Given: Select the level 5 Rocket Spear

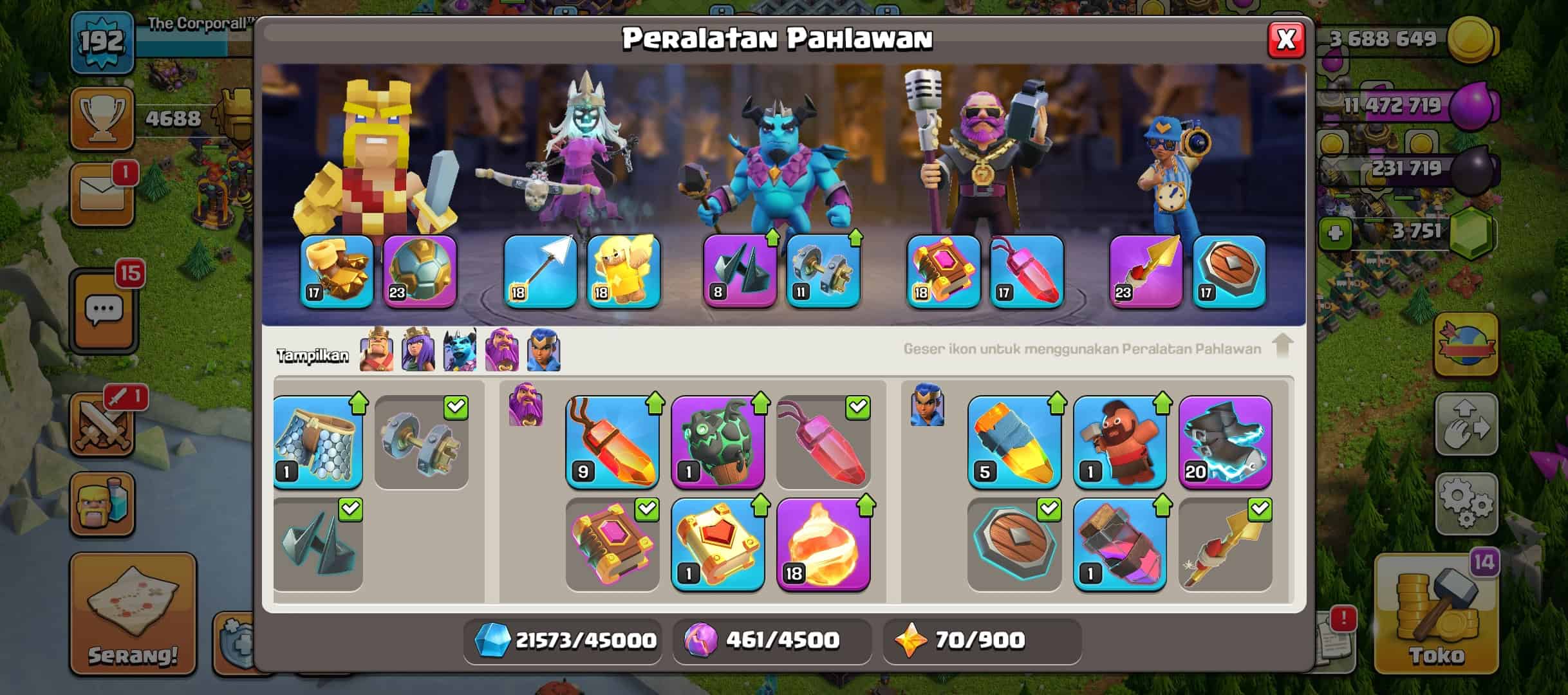Looking at the screenshot, I should pos(1014,441).
